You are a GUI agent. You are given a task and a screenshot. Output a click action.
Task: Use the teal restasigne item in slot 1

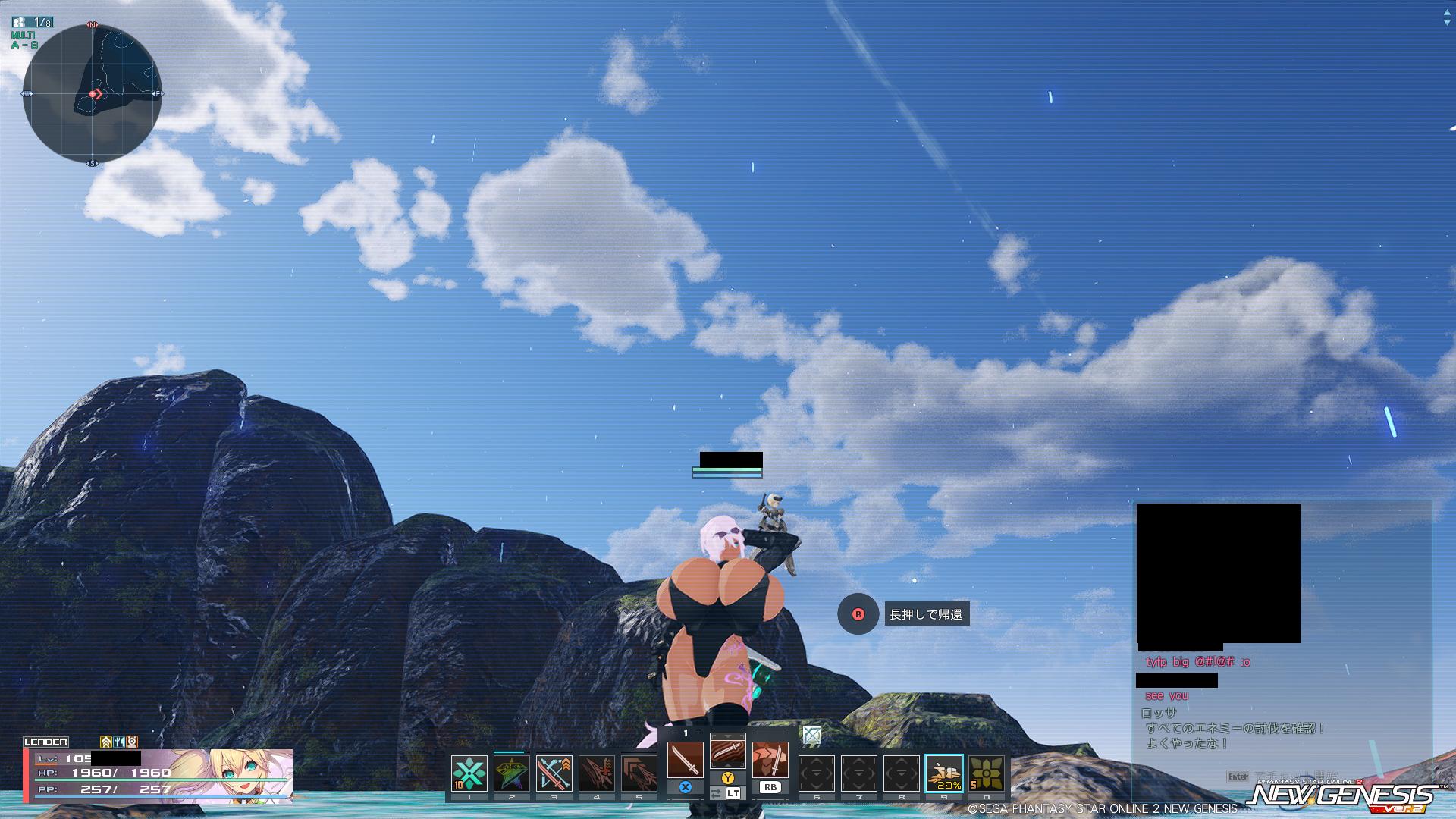click(469, 773)
